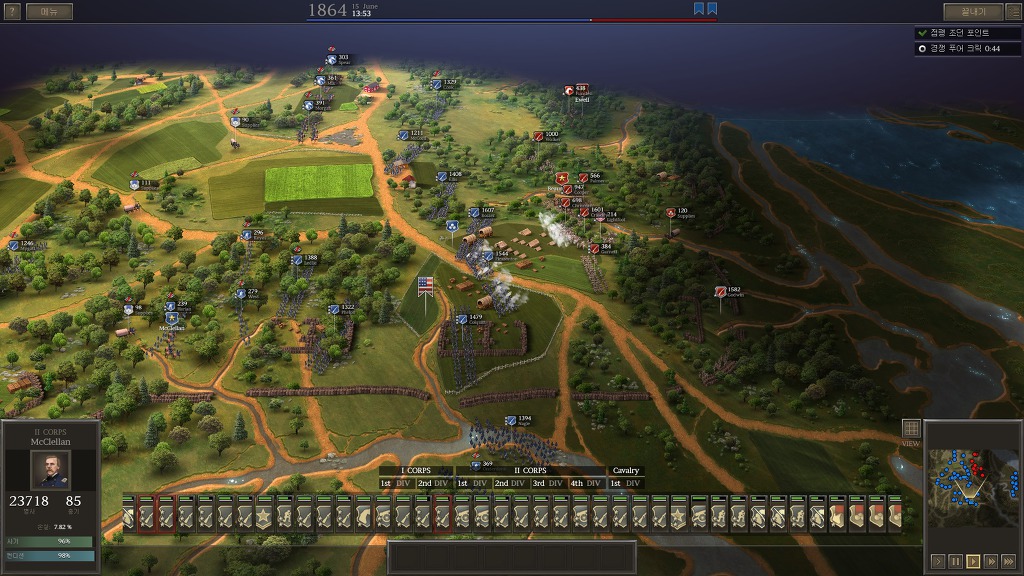1024x576 pixels.
Task: Click the I CORPS header
Action: coord(416,470)
